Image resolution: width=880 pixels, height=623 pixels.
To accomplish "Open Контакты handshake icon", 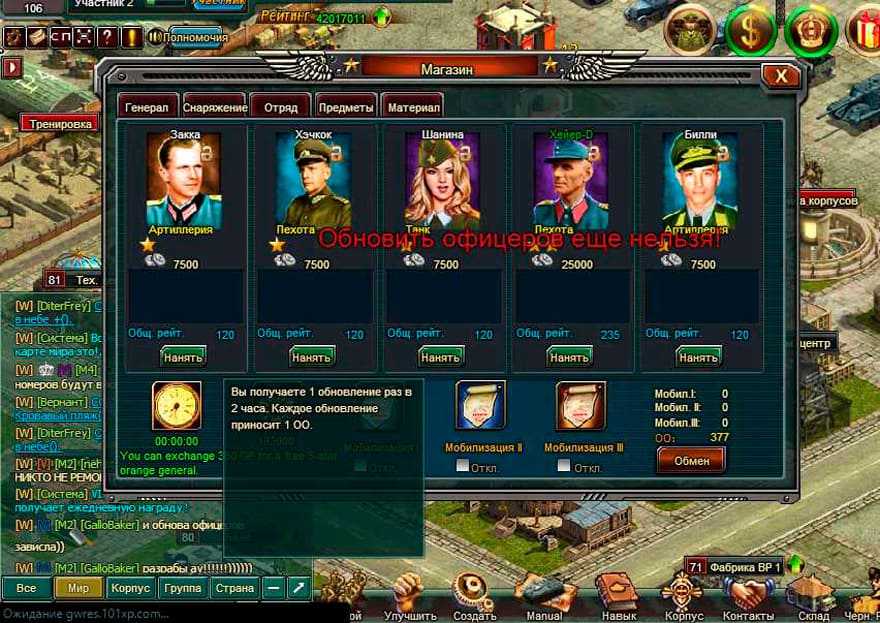I will pyautogui.click(x=748, y=595).
